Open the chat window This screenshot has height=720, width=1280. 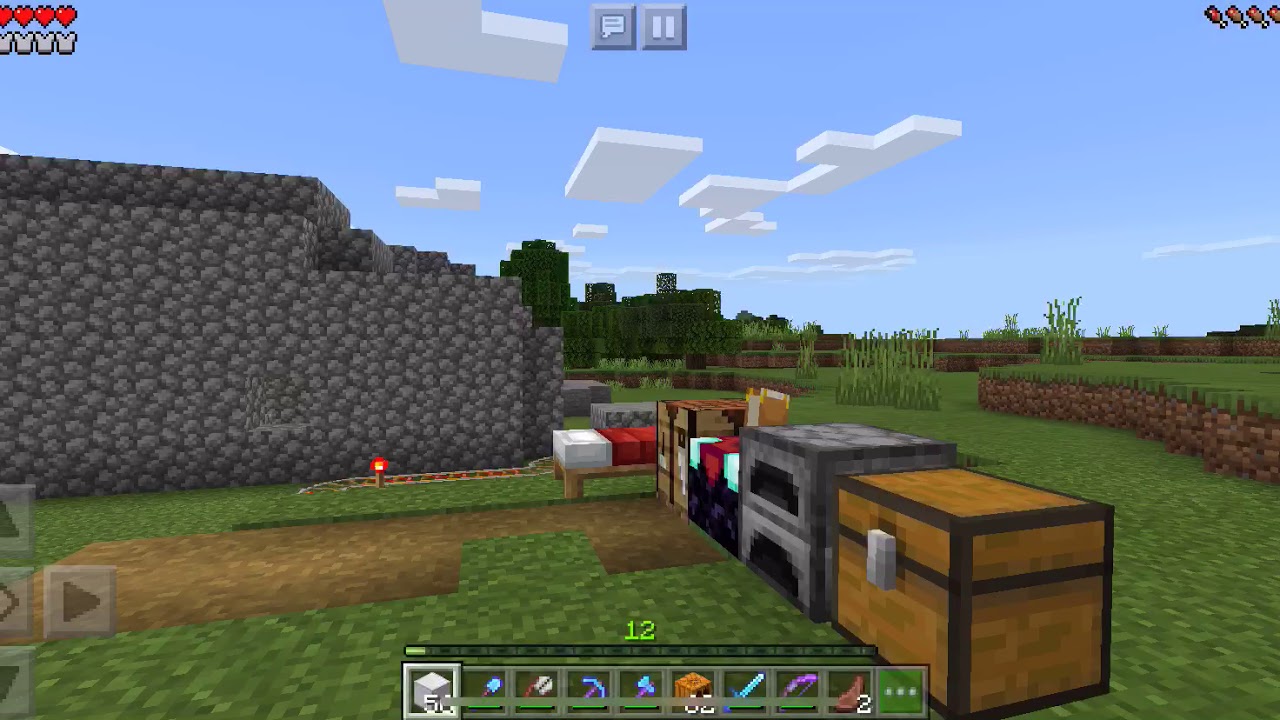(x=613, y=28)
